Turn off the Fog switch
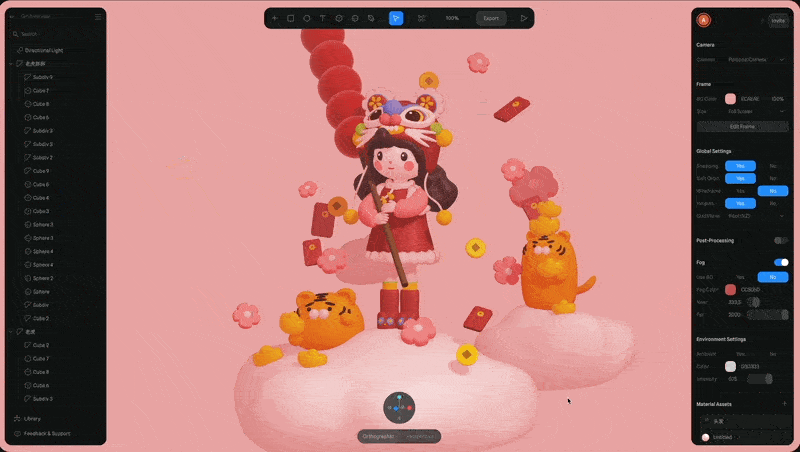The width and height of the screenshot is (800, 452). [x=780, y=262]
